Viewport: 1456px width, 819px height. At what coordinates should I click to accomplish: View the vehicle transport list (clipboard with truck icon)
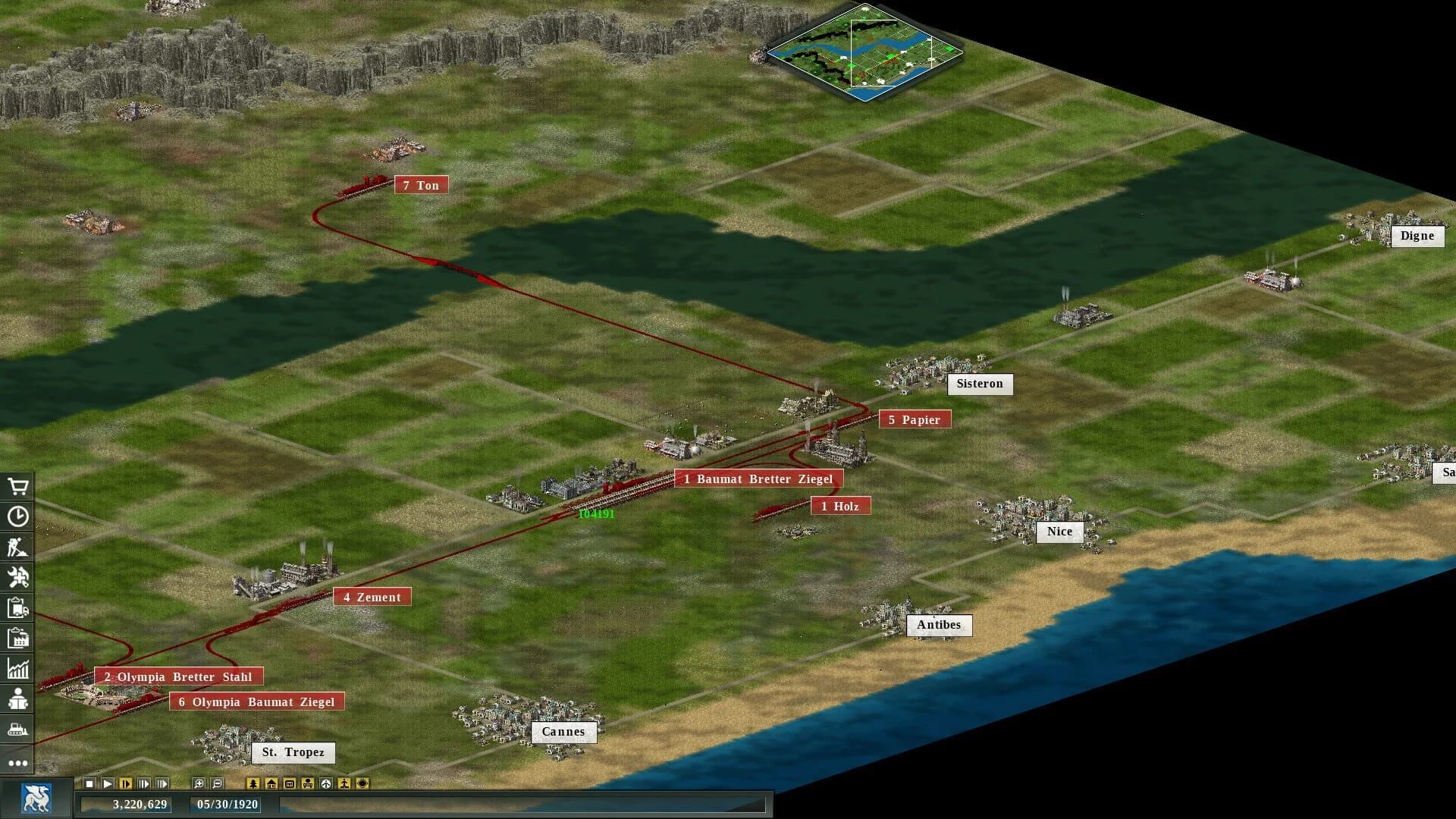[18, 607]
